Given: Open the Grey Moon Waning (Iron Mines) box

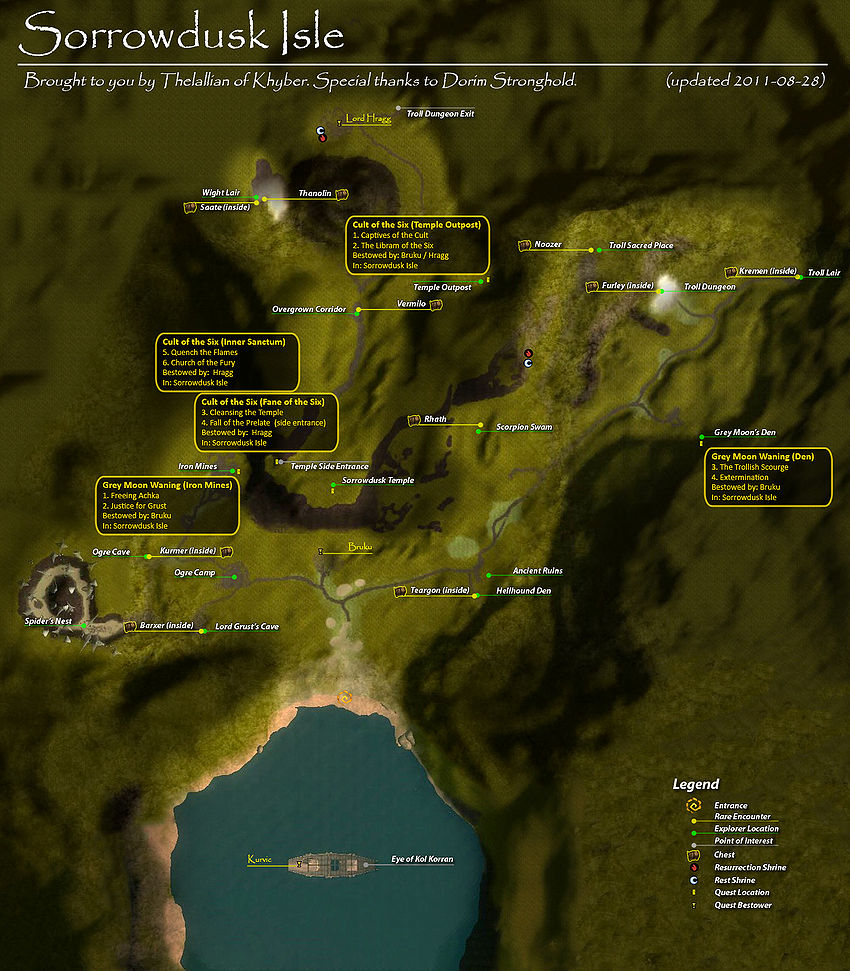Looking at the screenshot, I should (x=168, y=505).
